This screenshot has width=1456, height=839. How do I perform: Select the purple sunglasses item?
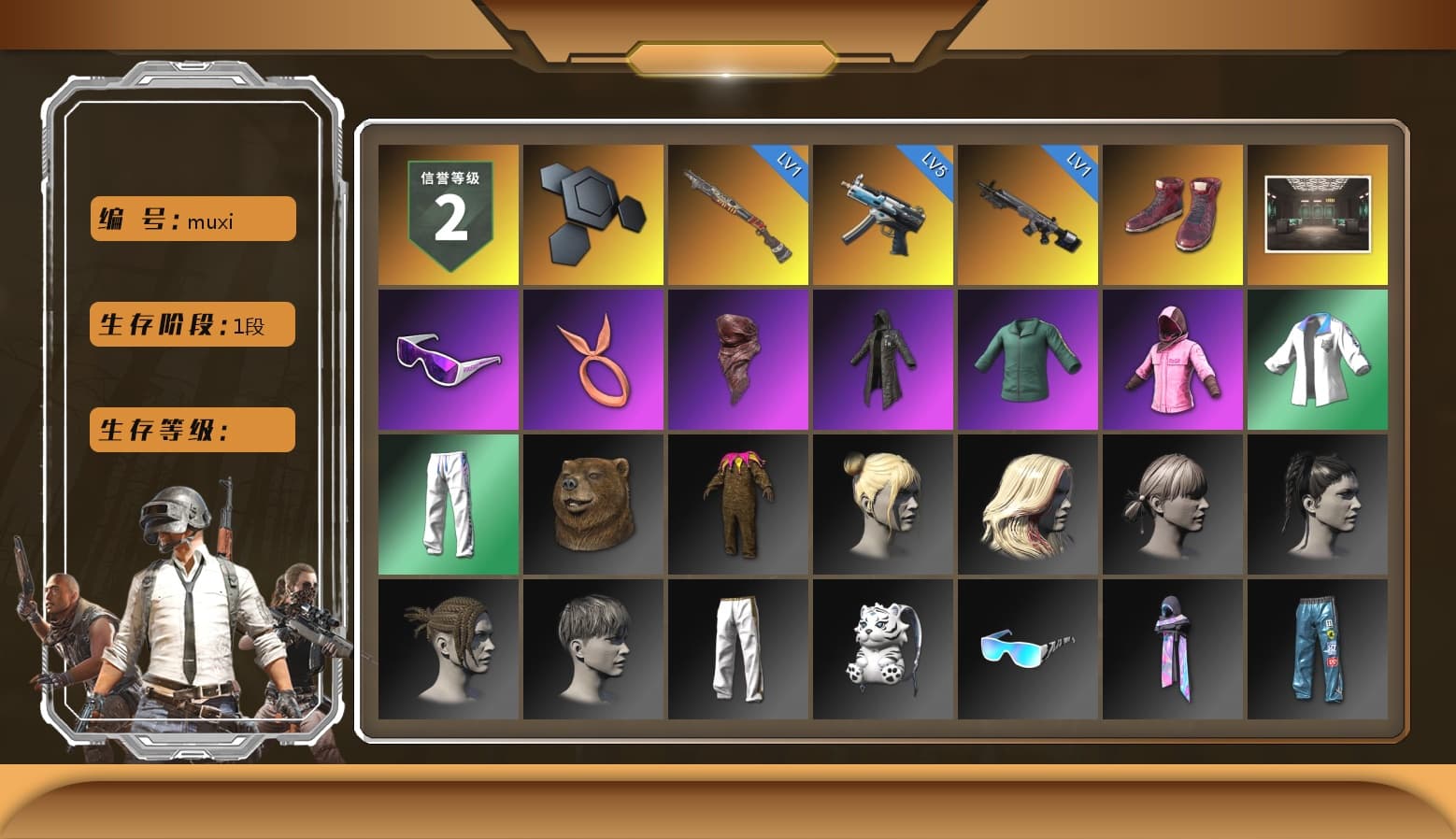[x=449, y=360]
